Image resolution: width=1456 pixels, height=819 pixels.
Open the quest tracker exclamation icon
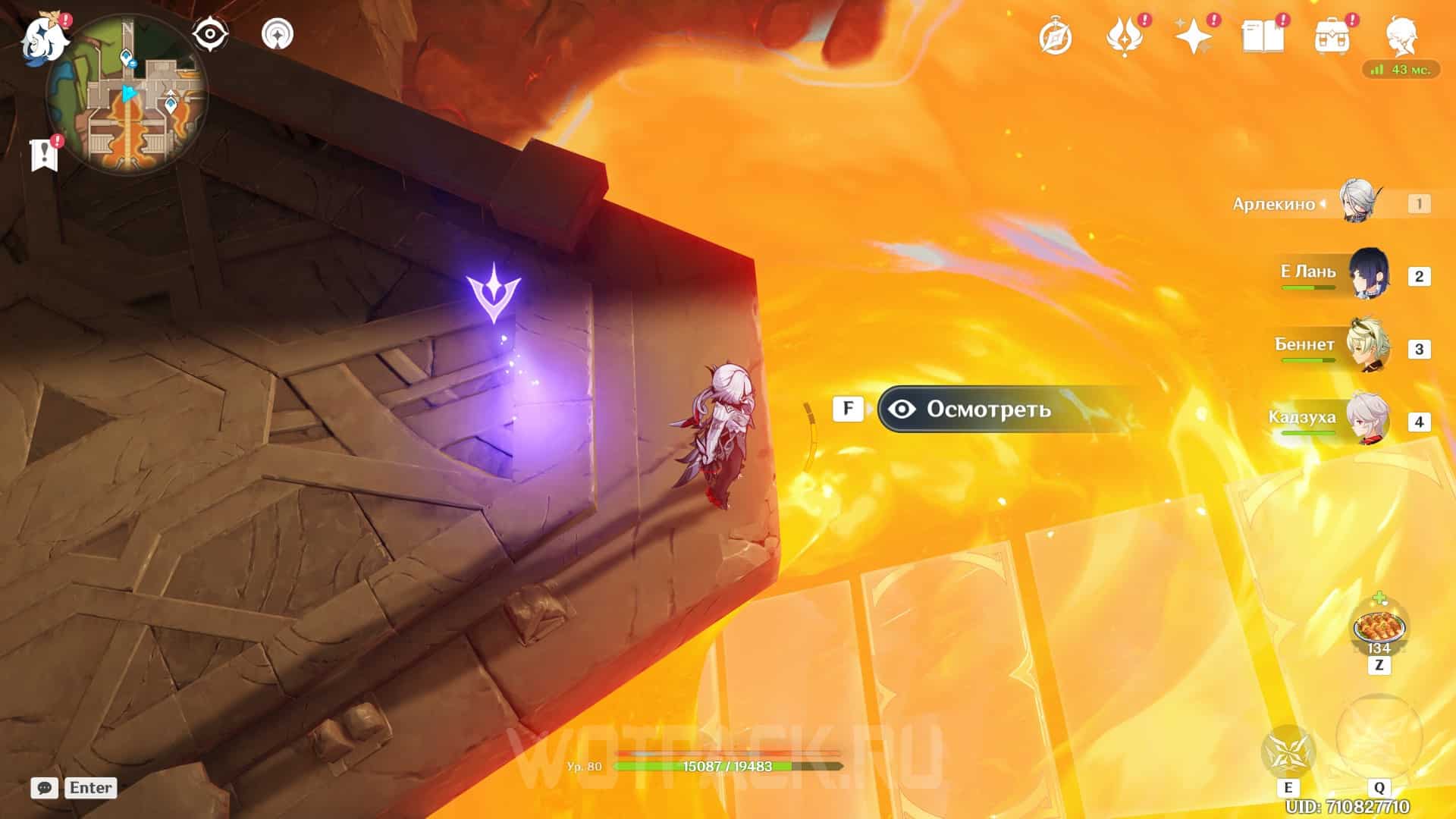click(44, 155)
